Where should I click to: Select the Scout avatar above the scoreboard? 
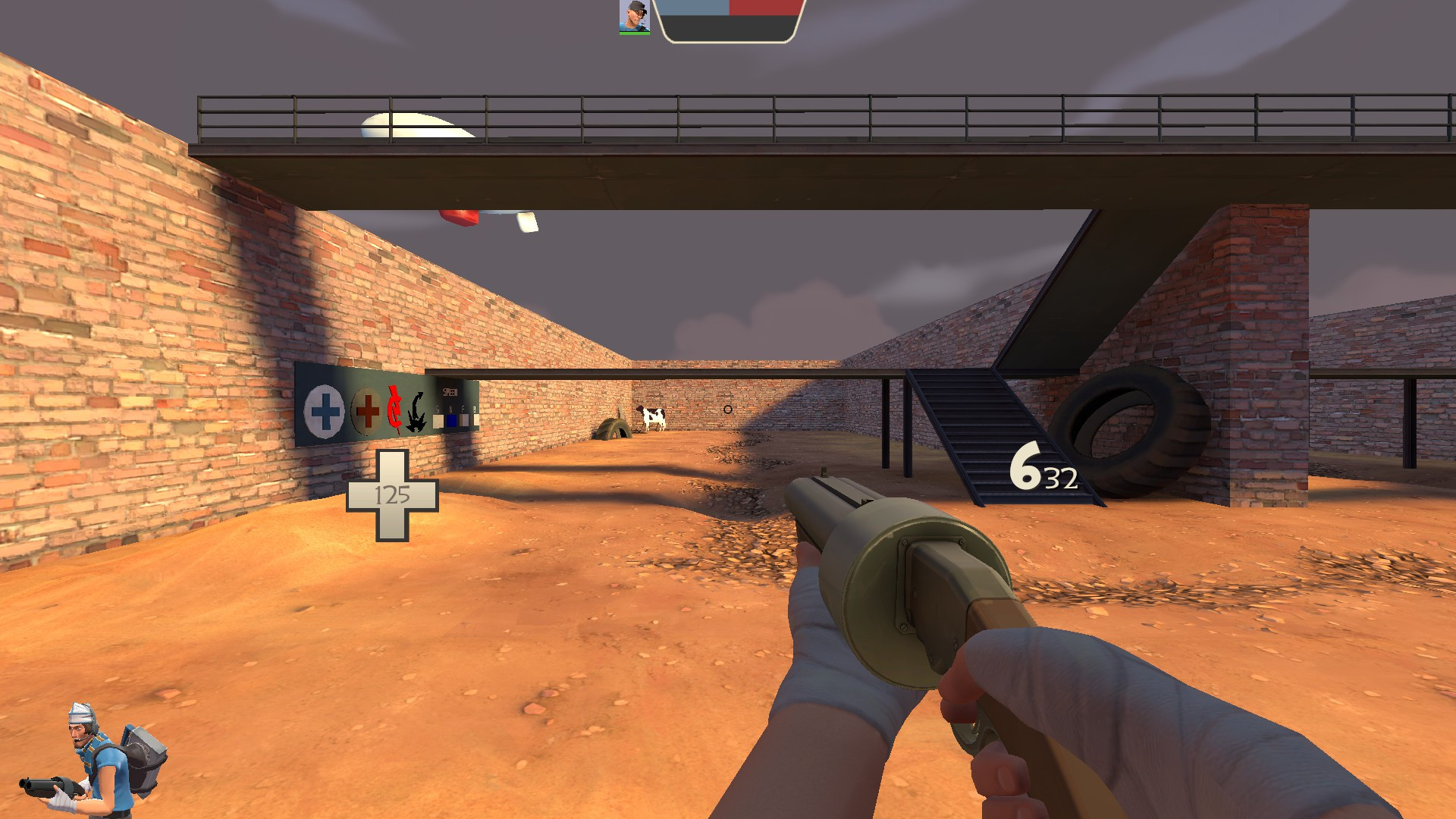coord(633,13)
